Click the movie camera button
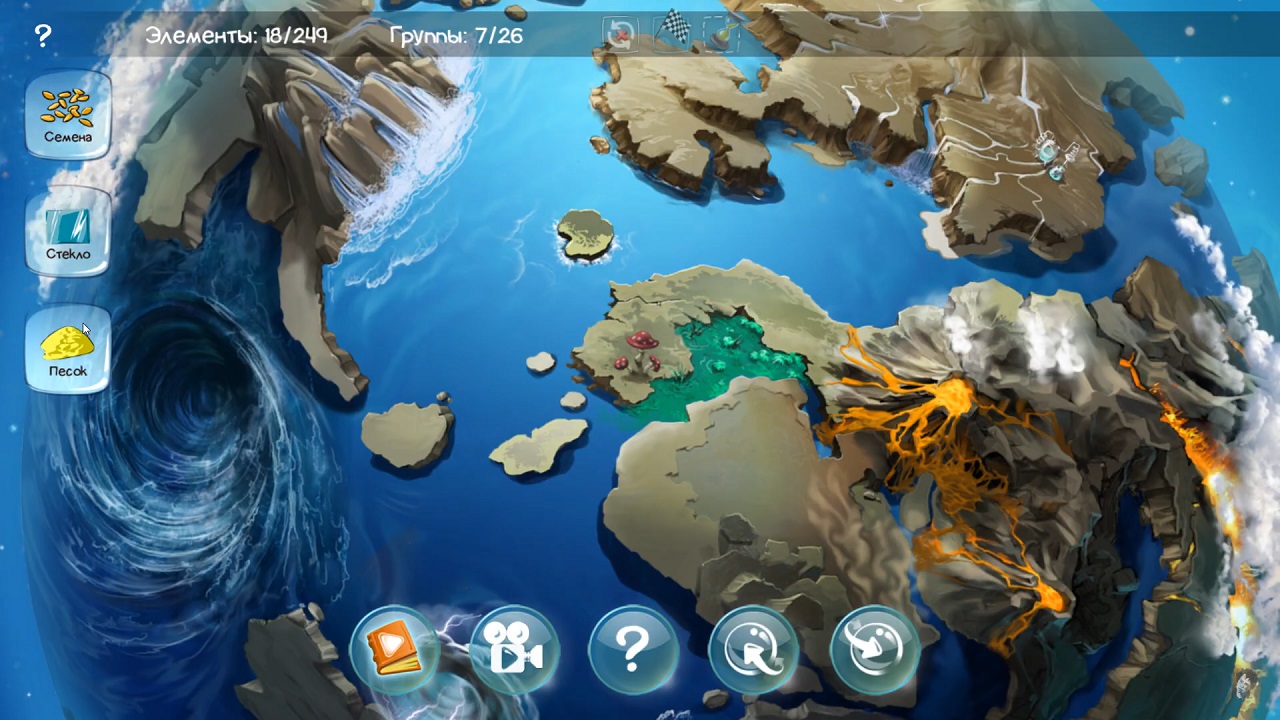Image resolution: width=1280 pixels, height=720 pixels. 514,650
